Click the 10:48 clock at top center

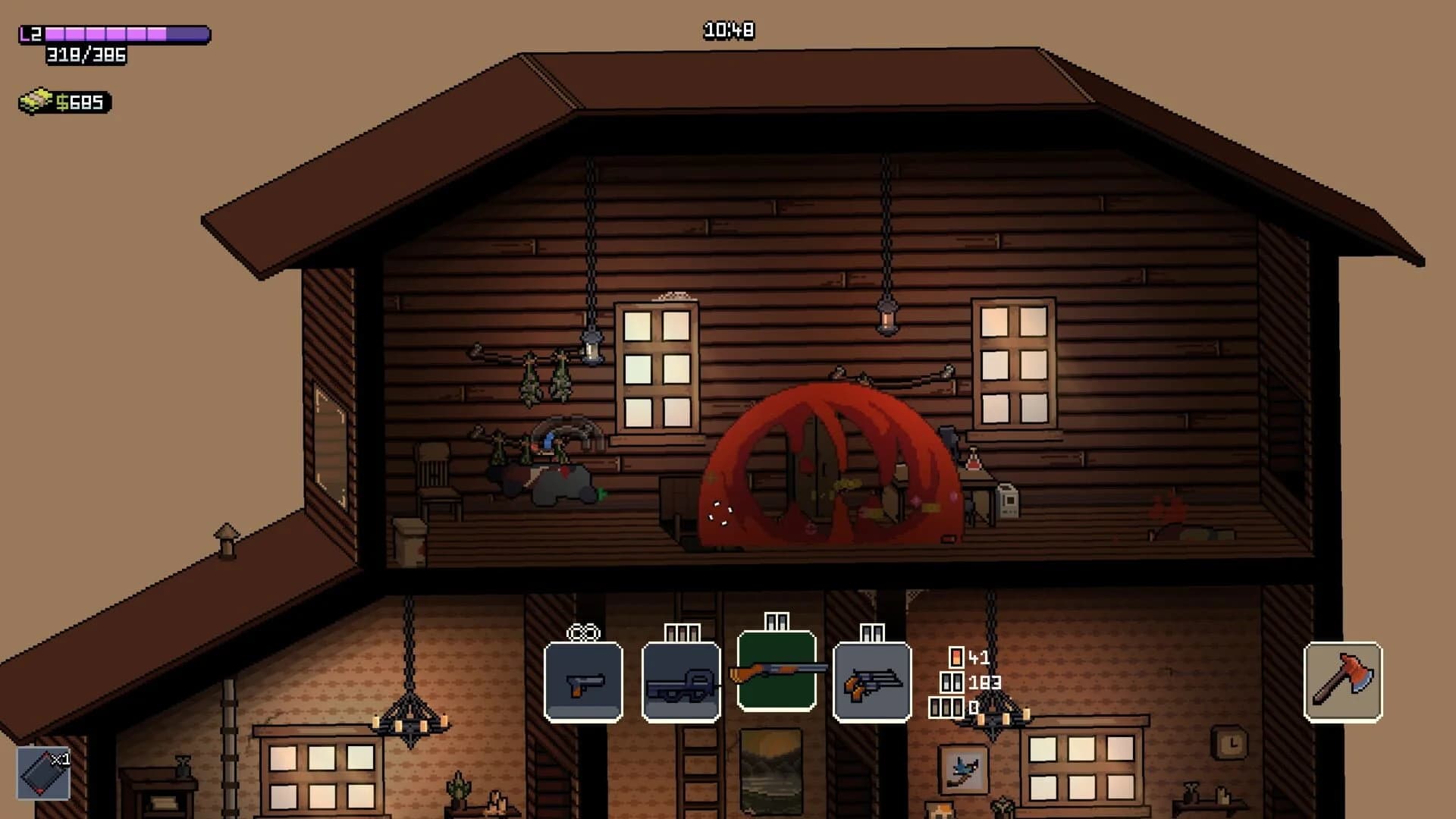pyautogui.click(x=727, y=30)
